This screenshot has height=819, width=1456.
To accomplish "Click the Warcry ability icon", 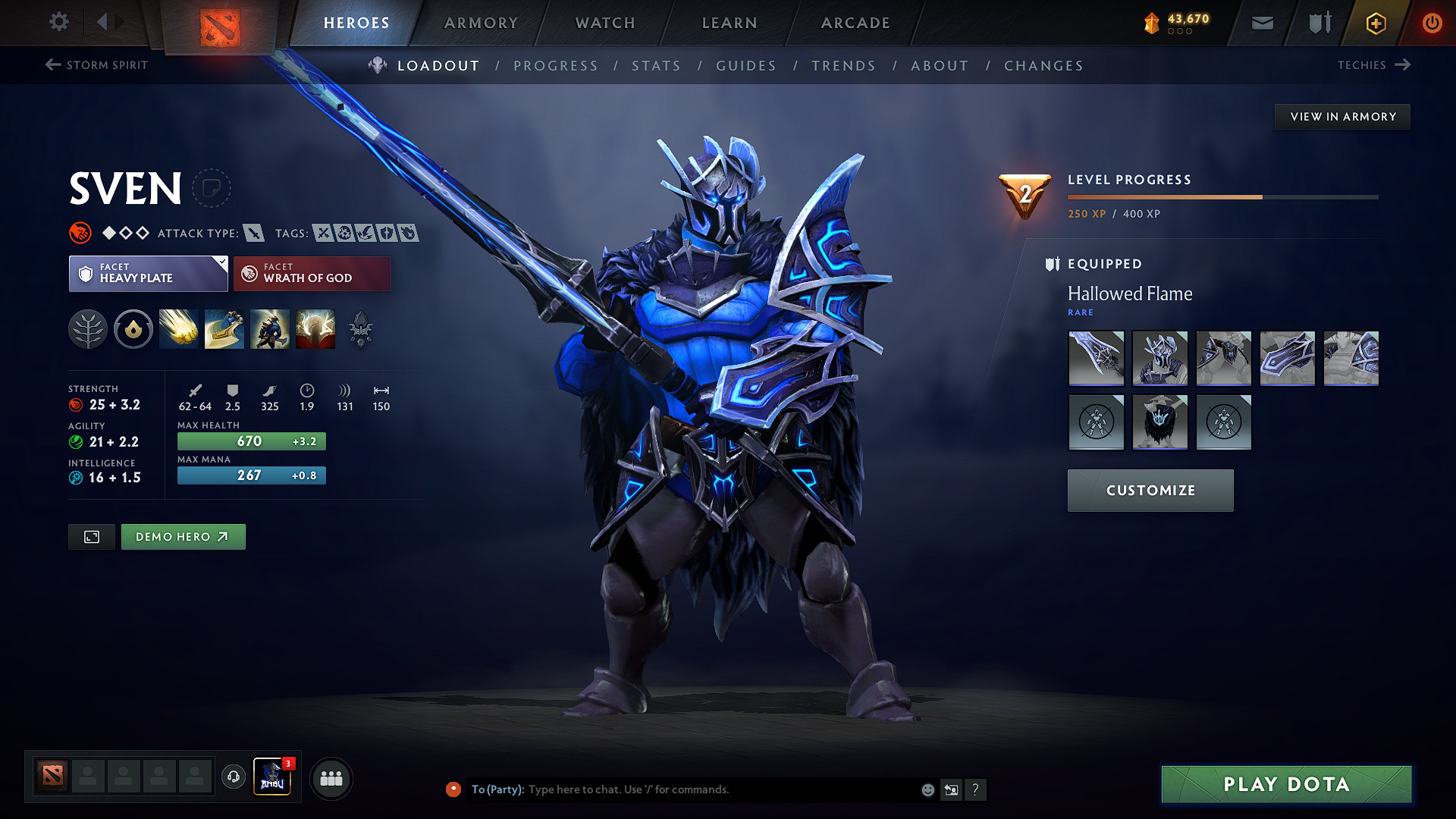I will point(270,329).
